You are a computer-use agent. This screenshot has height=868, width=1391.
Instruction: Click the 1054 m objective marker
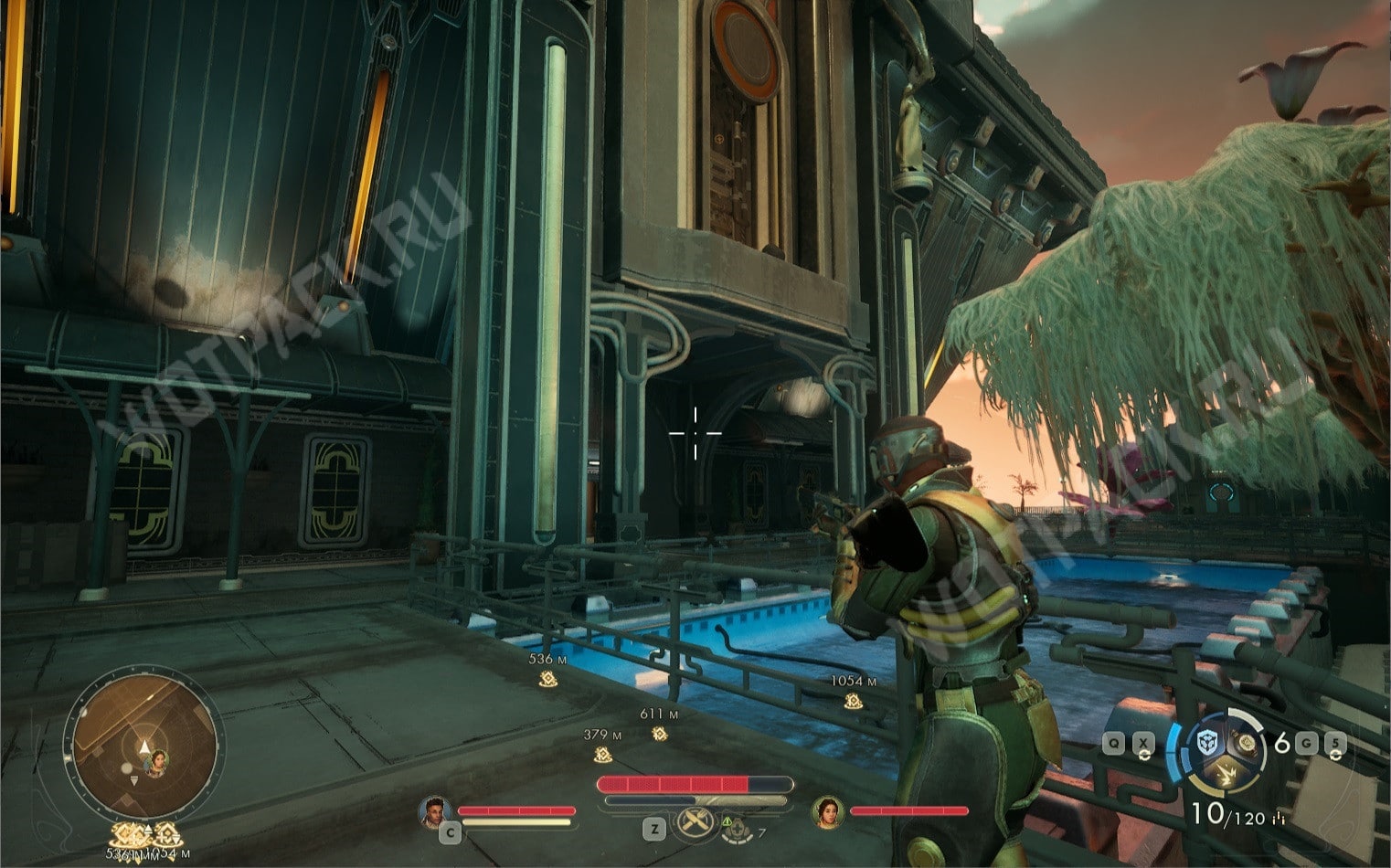(853, 702)
